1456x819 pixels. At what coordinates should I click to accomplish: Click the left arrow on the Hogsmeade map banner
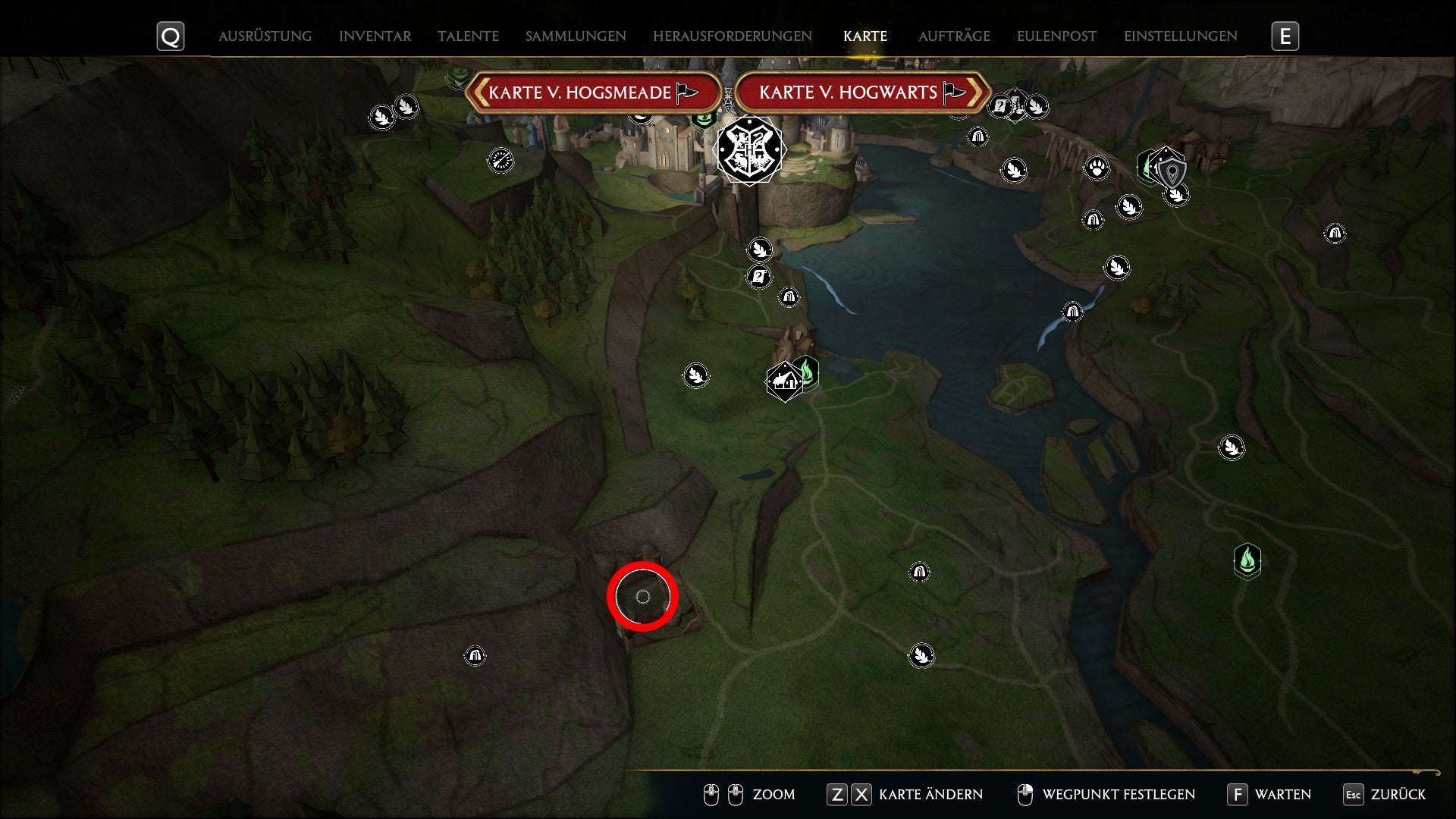pyautogui.click(x=481, y=92)
